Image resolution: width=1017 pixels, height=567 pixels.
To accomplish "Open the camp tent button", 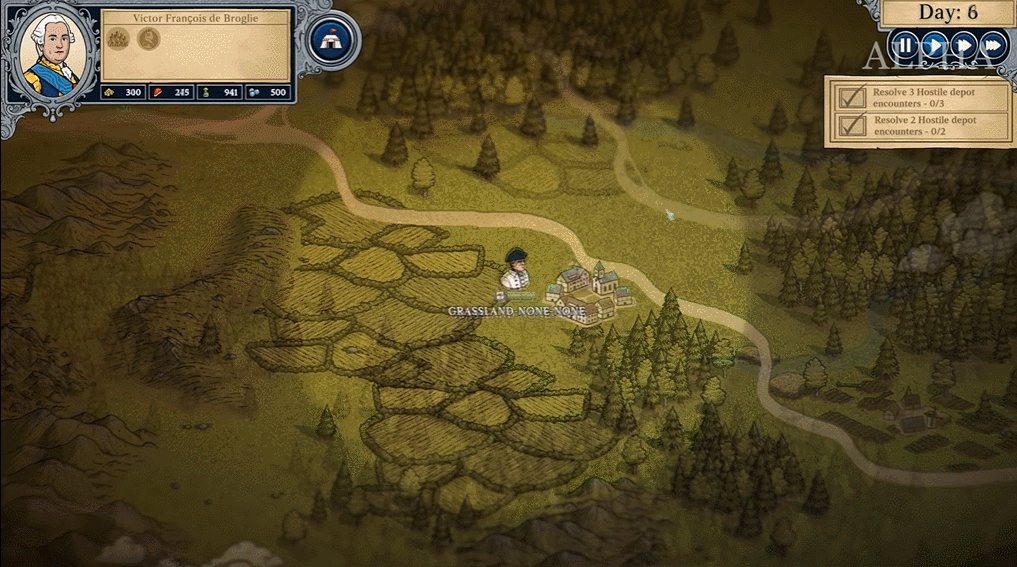I will (x=330, y=41).
